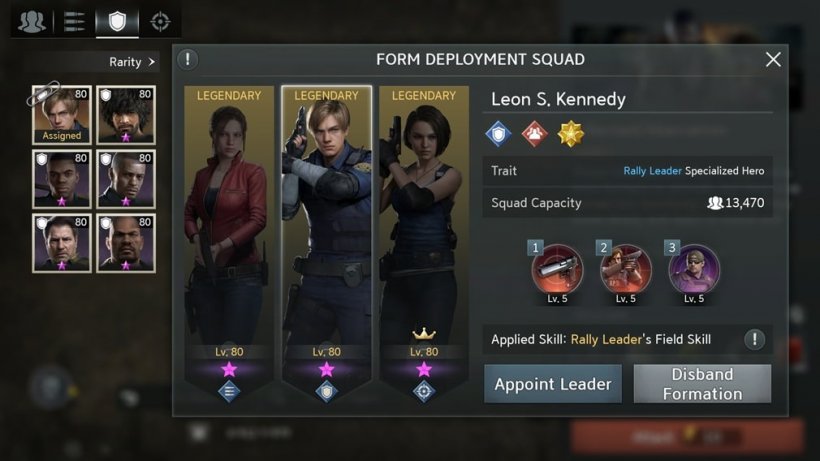This screenshot has width=820, height=461.
Task: Switch to the crosshair hero filter tab
Action: [159, 21]
